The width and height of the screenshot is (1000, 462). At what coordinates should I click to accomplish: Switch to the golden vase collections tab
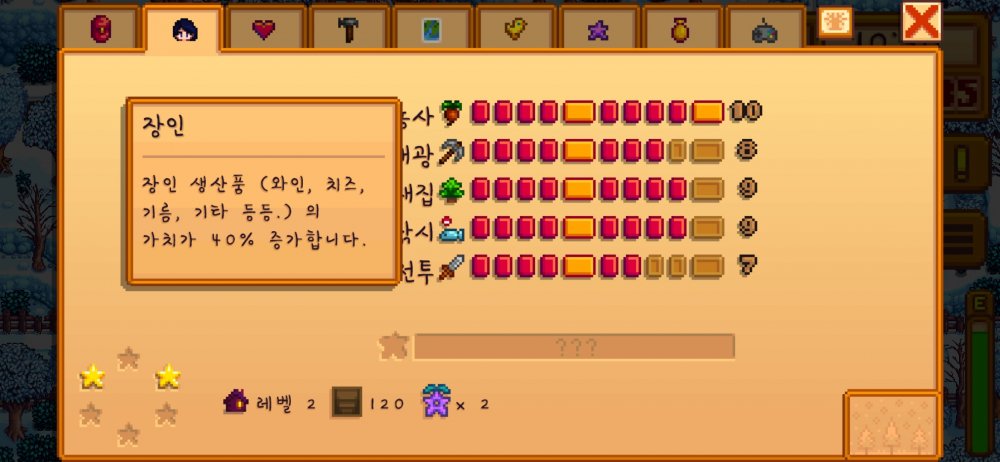680,30
